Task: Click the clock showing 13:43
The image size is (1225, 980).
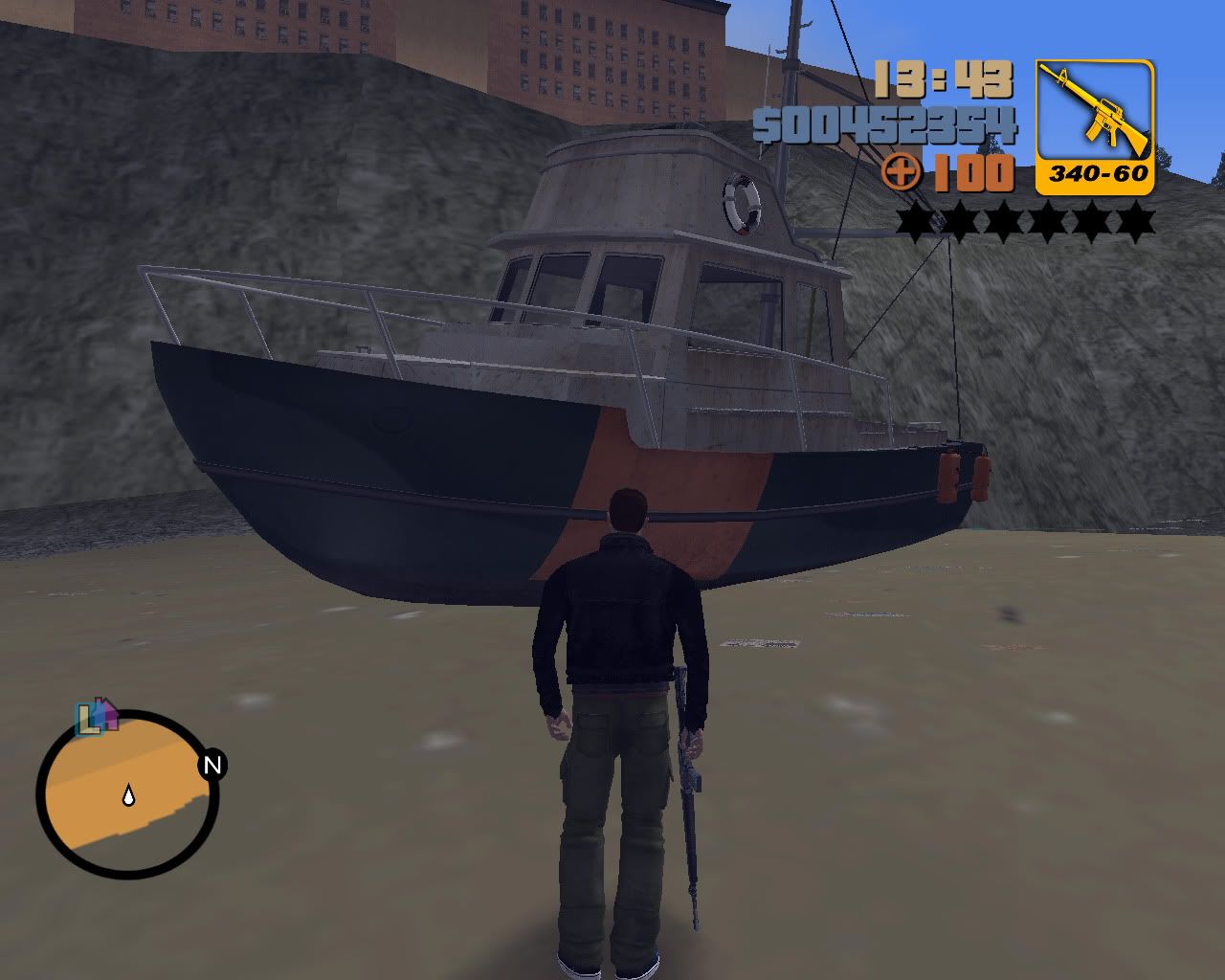Action: tap(943, 81)
